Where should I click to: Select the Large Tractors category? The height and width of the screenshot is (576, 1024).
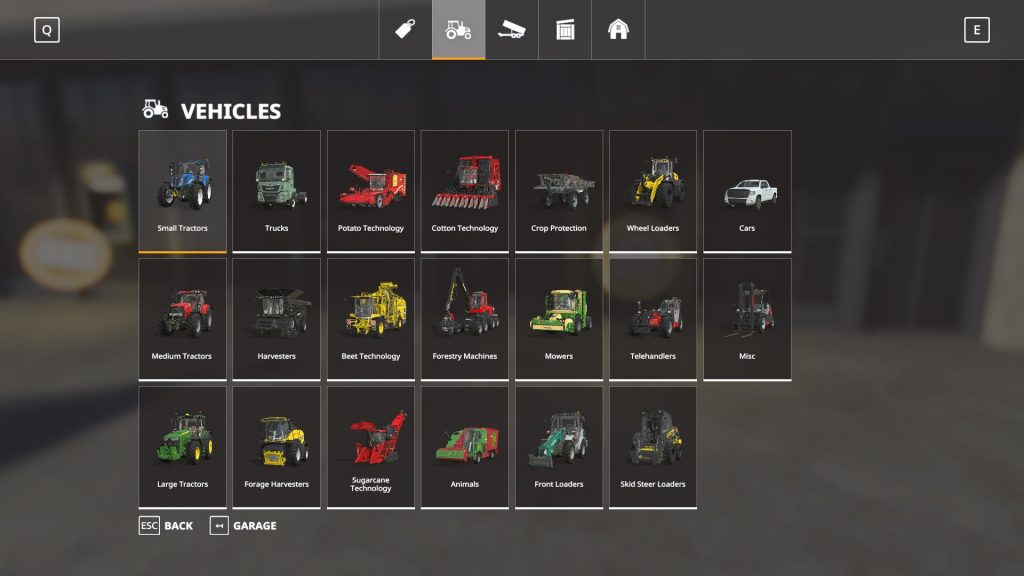tap(182, 446)
